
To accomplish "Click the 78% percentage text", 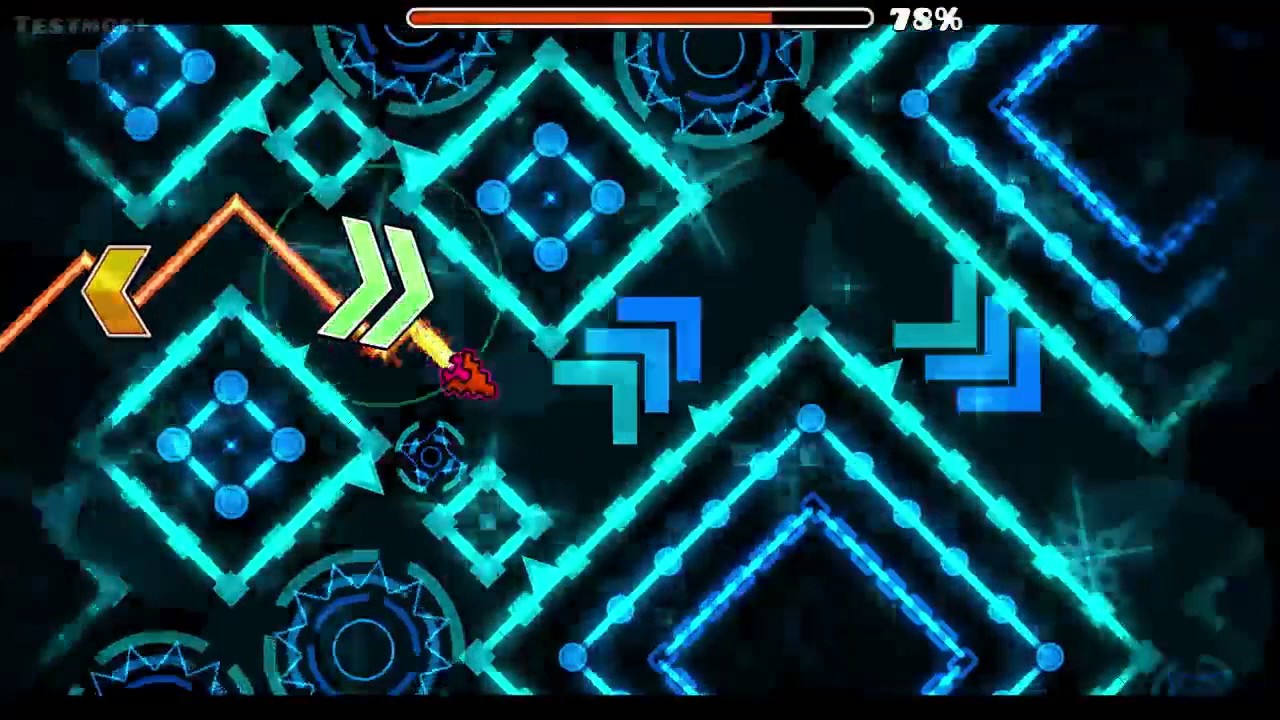I will (925, 17).
